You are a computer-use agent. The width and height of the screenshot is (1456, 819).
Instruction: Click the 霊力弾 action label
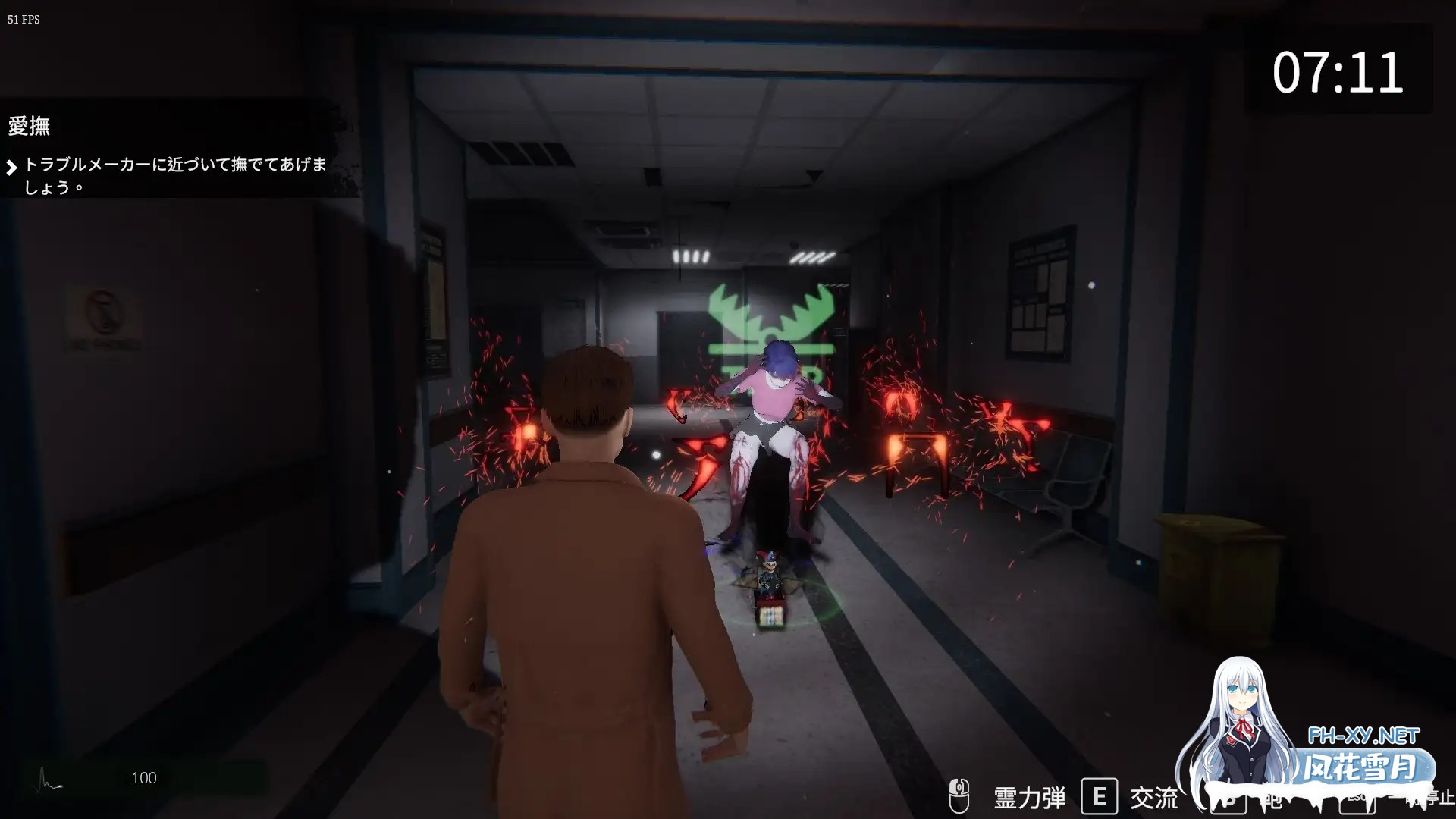coord(1028,797)
